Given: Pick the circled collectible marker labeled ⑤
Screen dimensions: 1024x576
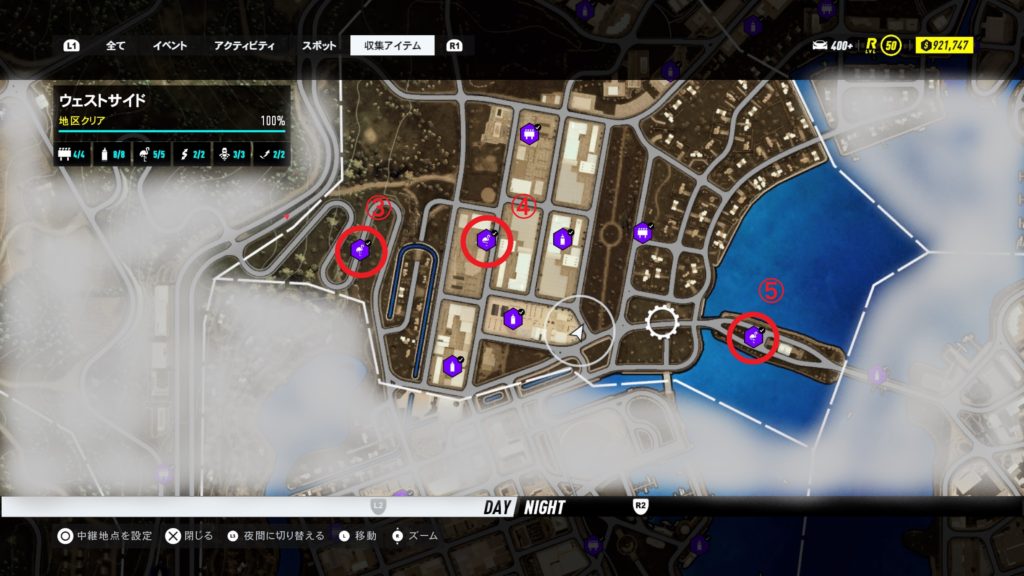Looking at the screenshot, I should coord(753,338).
